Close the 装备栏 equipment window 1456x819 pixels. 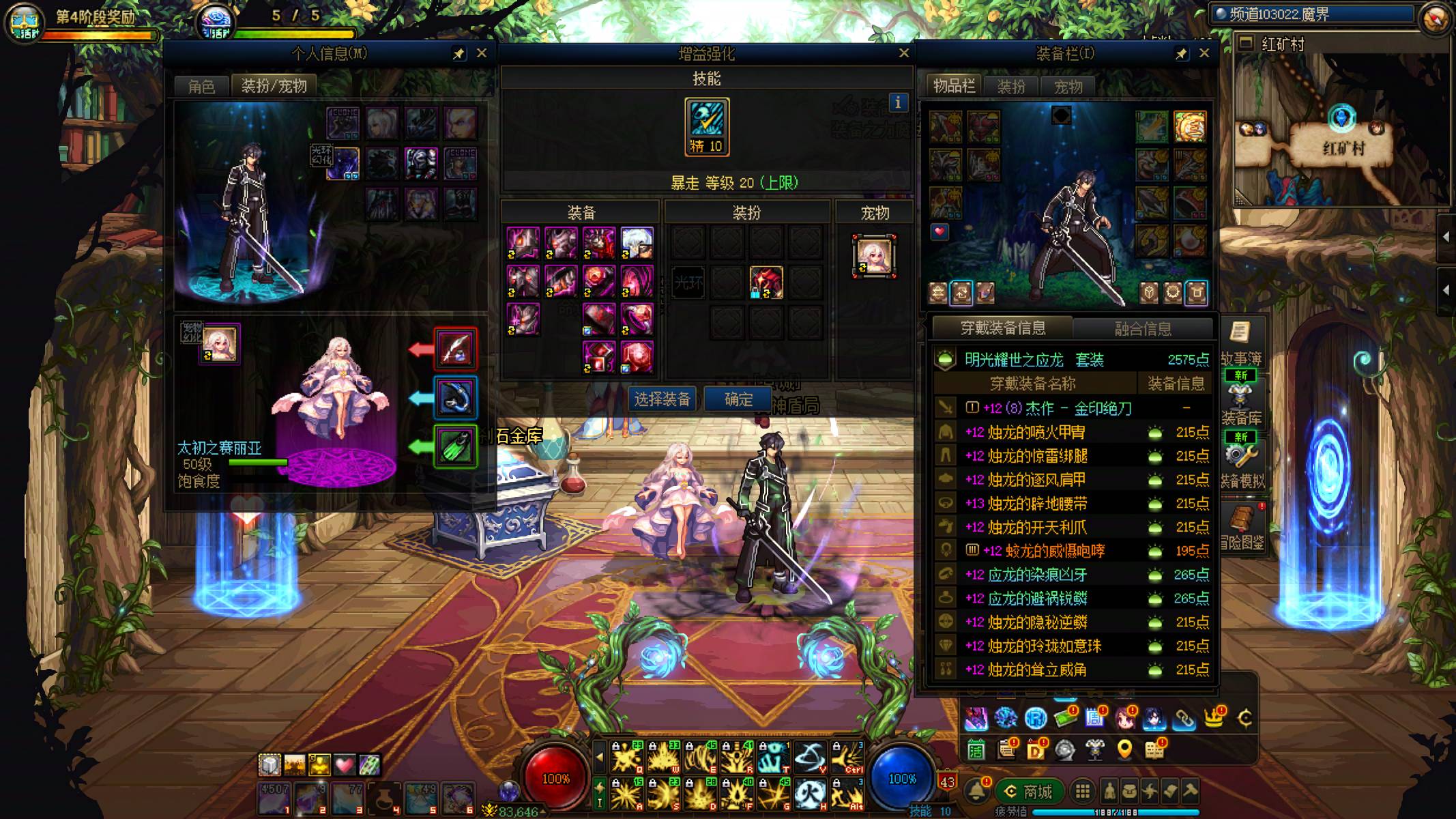[1204, 53]
